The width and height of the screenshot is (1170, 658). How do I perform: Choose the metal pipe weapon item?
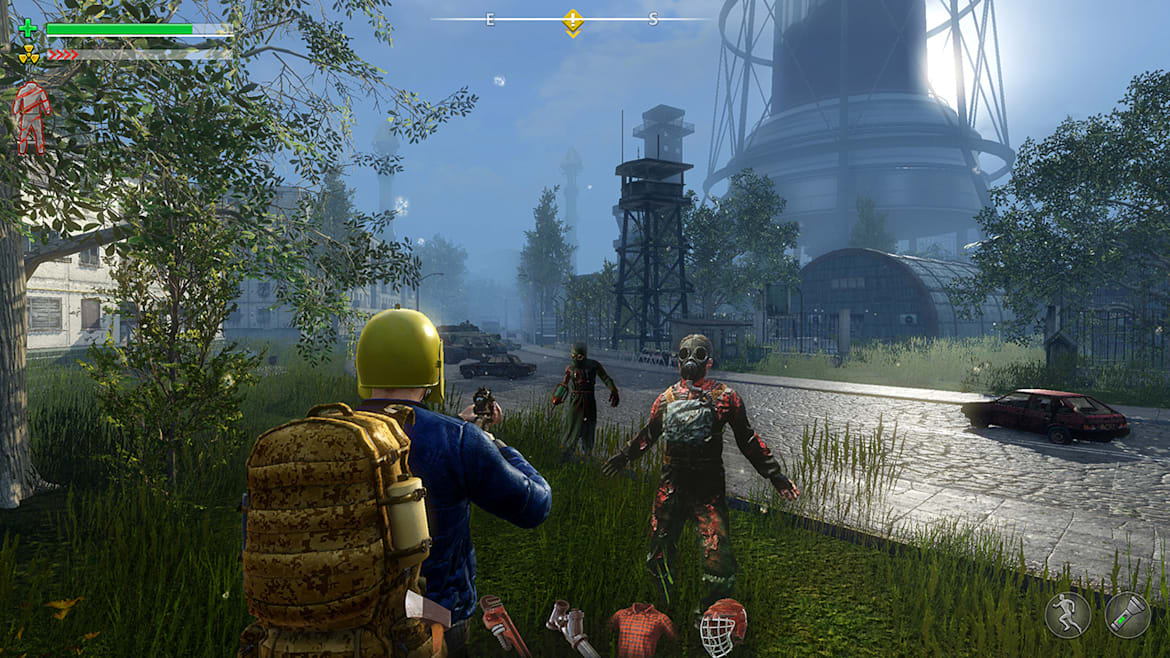pos(572,628)
